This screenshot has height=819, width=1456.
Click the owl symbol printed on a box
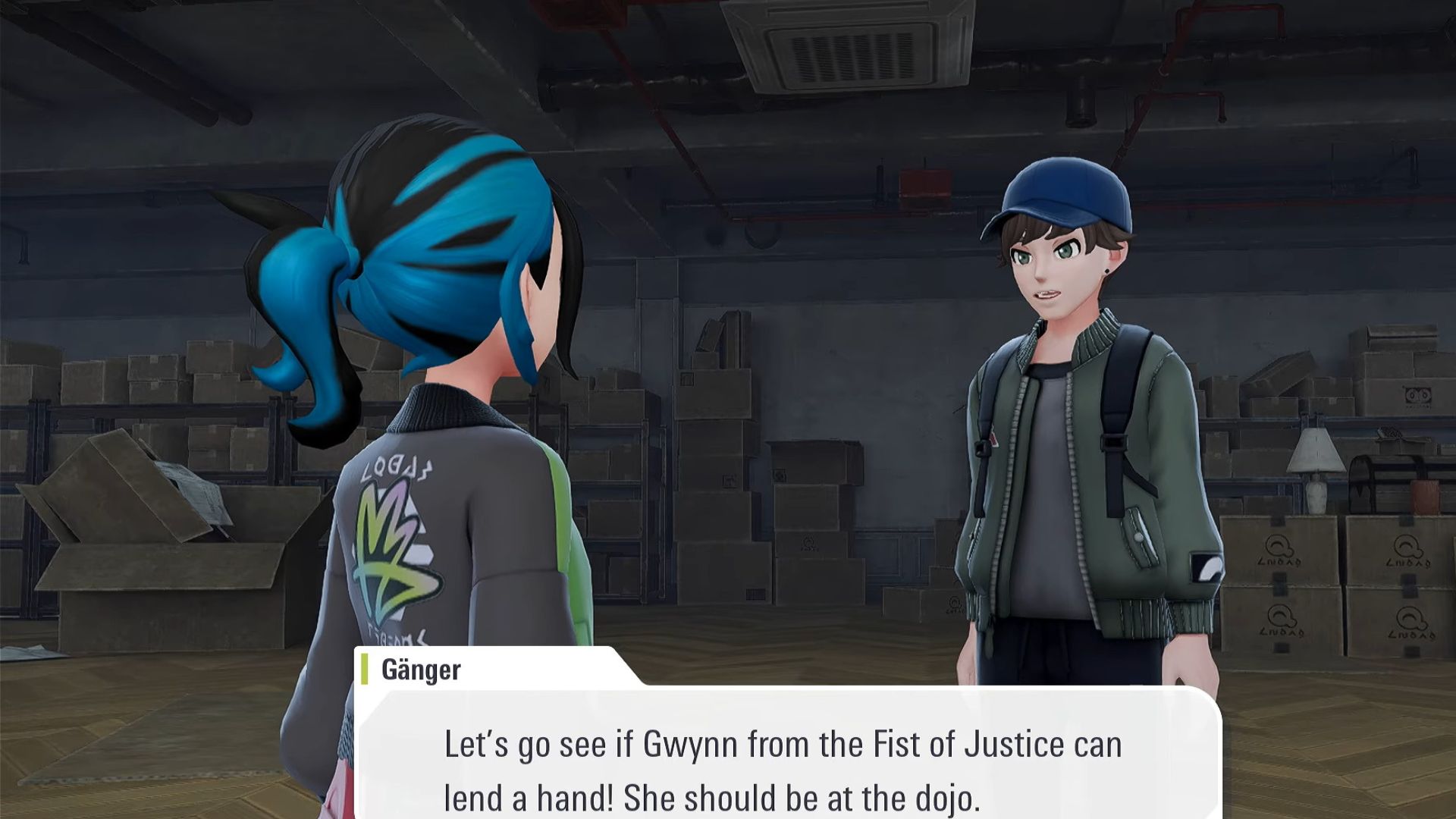point(1279,546)
